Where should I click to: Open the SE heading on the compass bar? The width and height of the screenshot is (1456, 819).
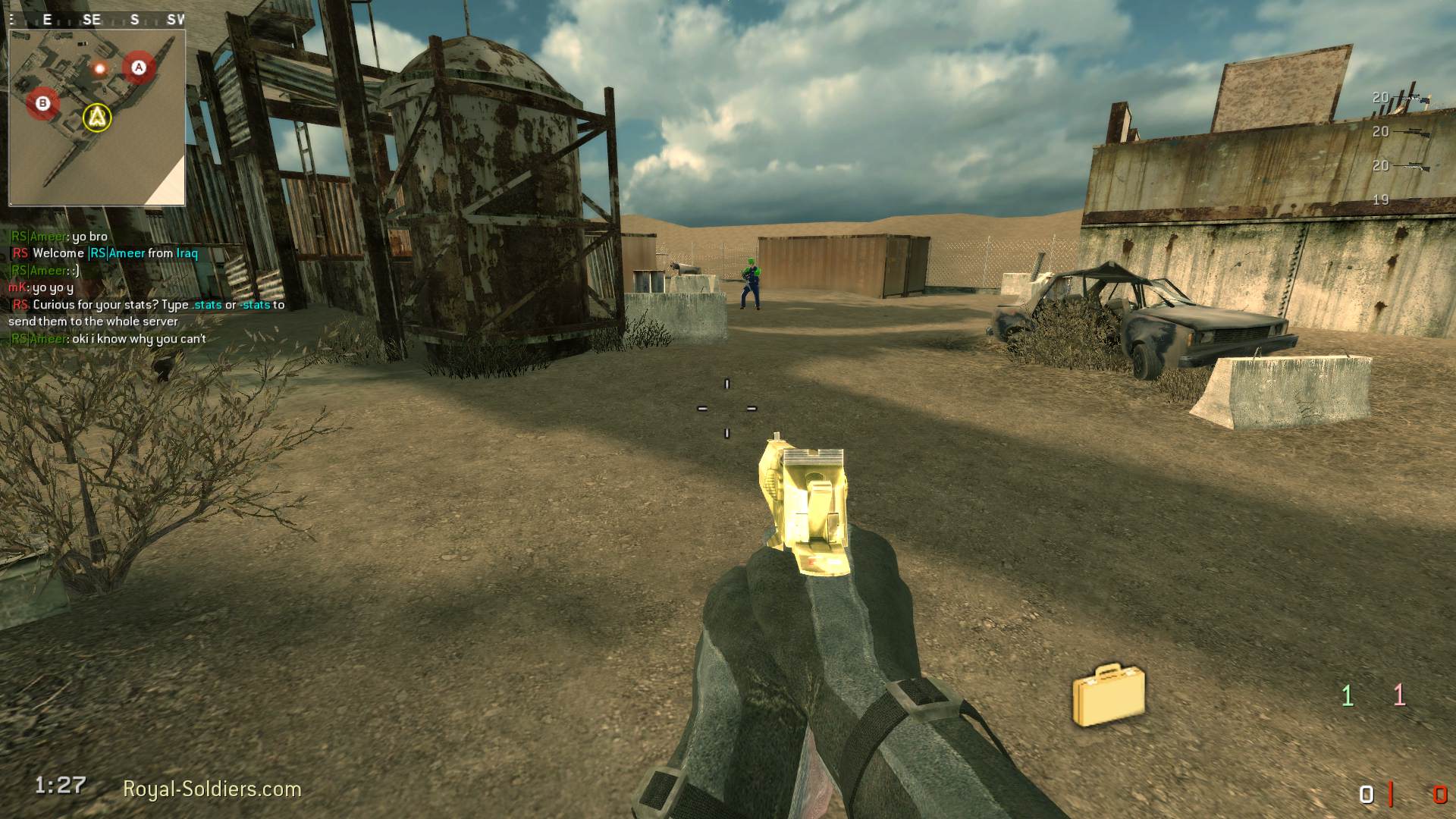pyautogui.click(x=94, y=20)
